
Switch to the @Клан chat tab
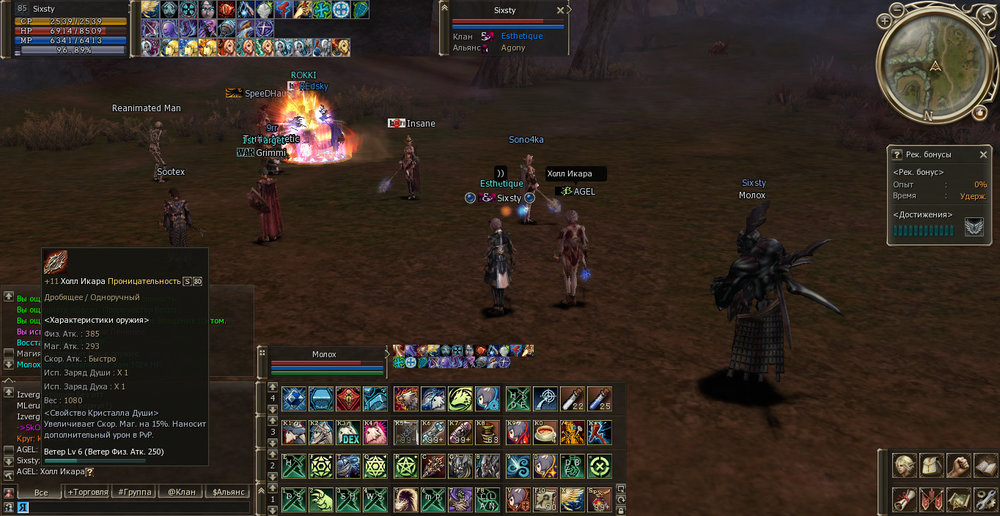coord(182,492)
